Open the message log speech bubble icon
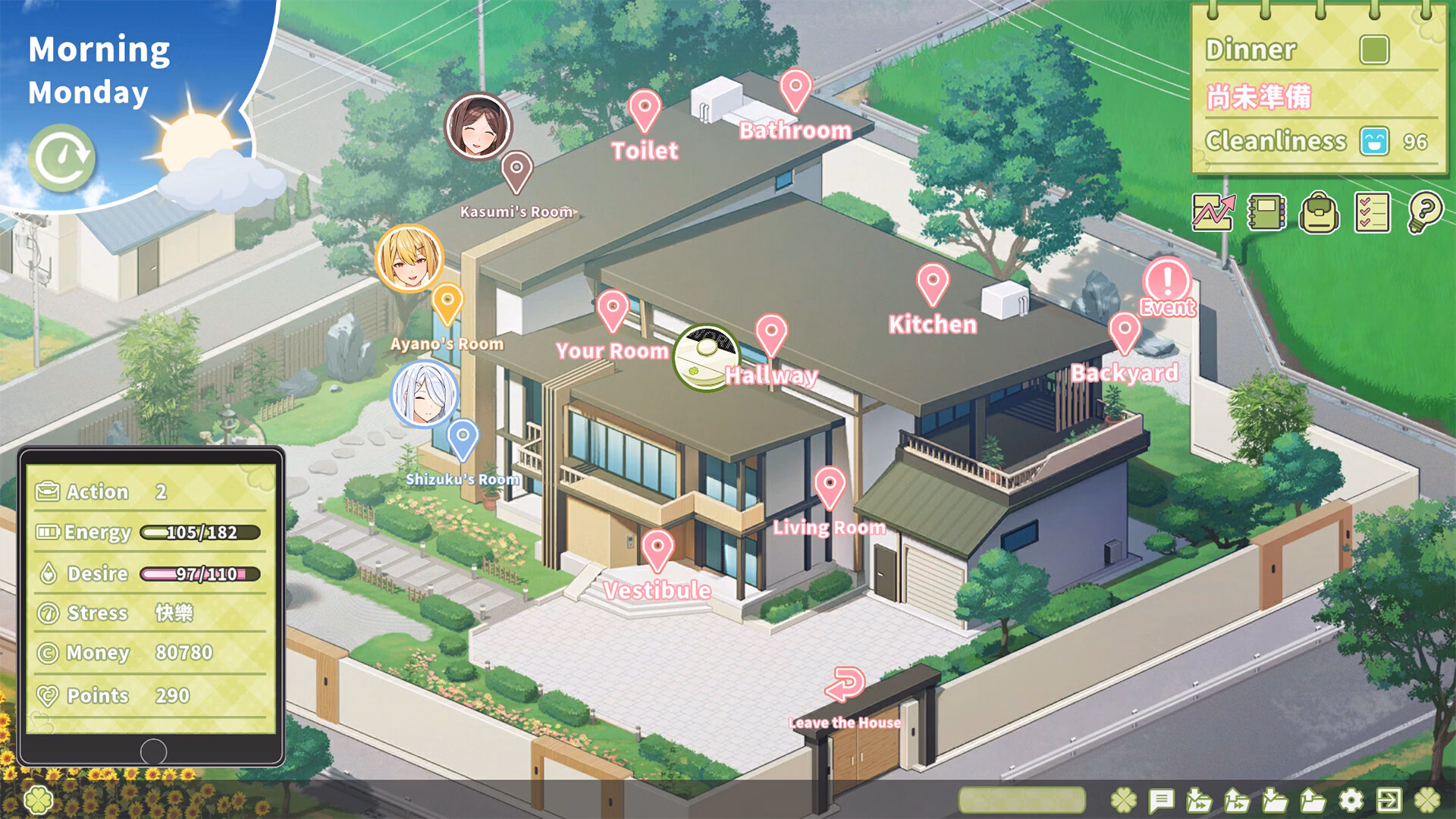The height and width of the screenshot is (819, 1456). click(1161, 799)
